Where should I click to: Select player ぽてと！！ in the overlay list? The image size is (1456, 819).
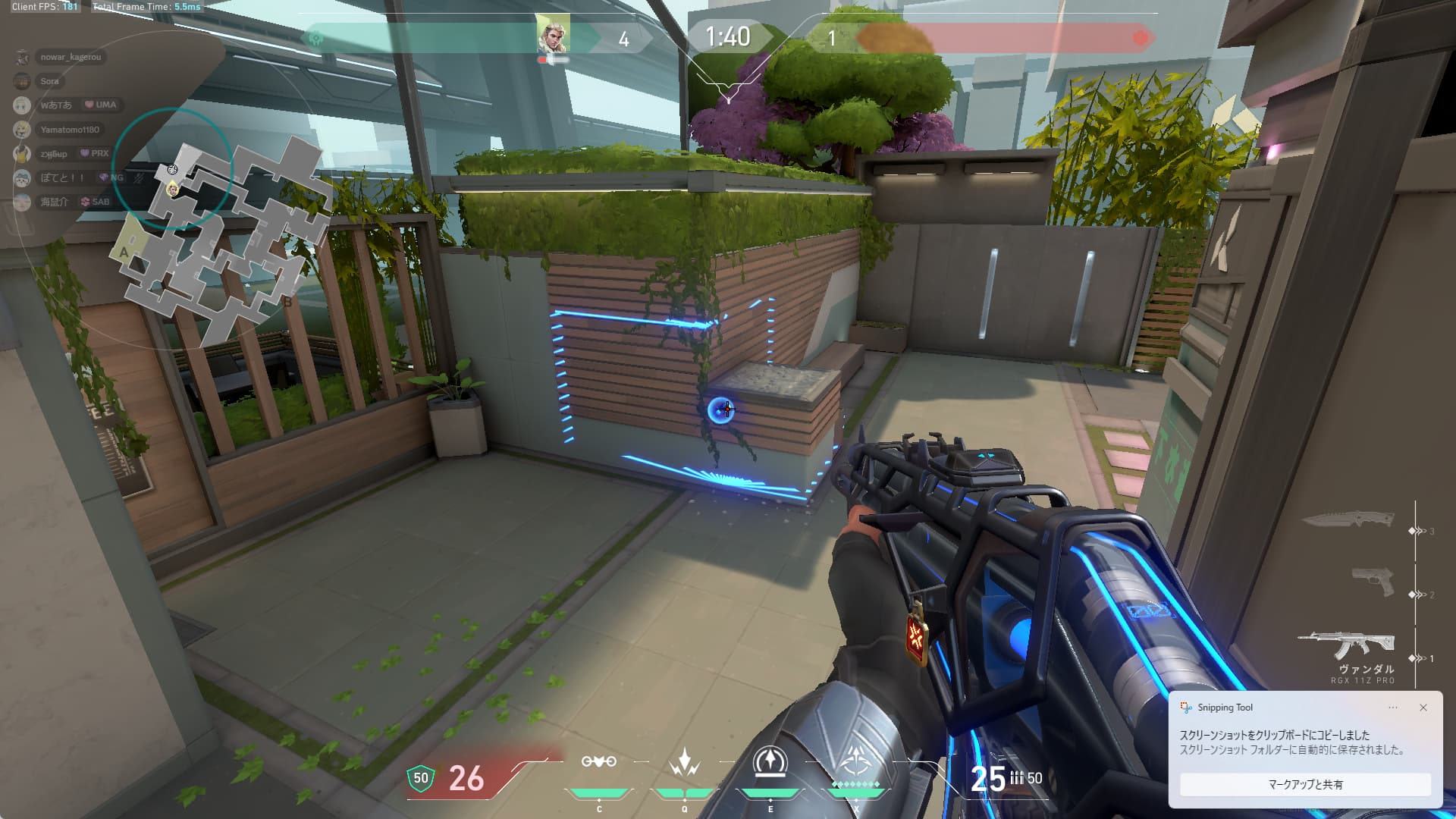coord(62,177)
